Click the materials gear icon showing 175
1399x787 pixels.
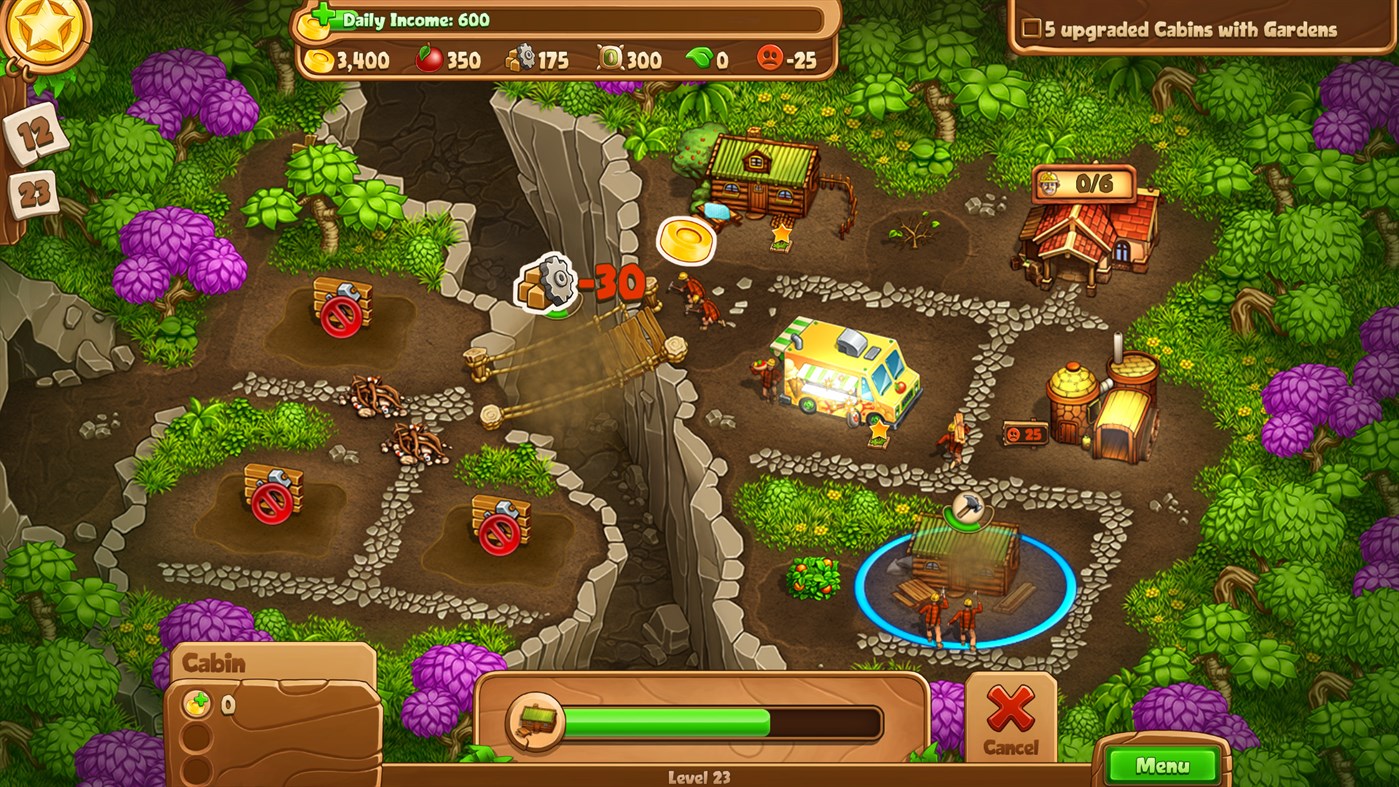pyautogui.click(x=519, y=59)
